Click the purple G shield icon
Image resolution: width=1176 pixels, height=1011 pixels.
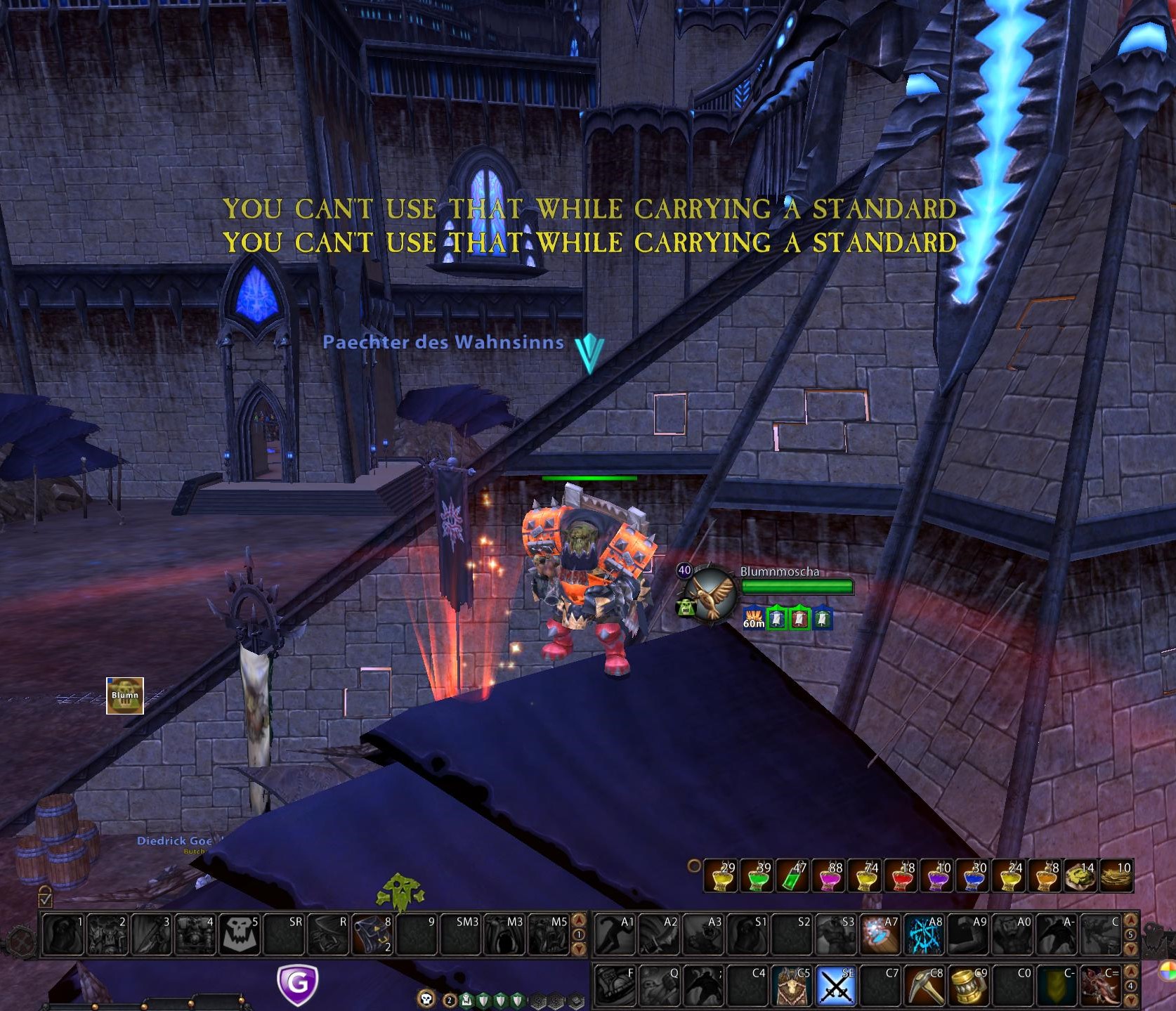pyautogui.click(x=298, y=984)
